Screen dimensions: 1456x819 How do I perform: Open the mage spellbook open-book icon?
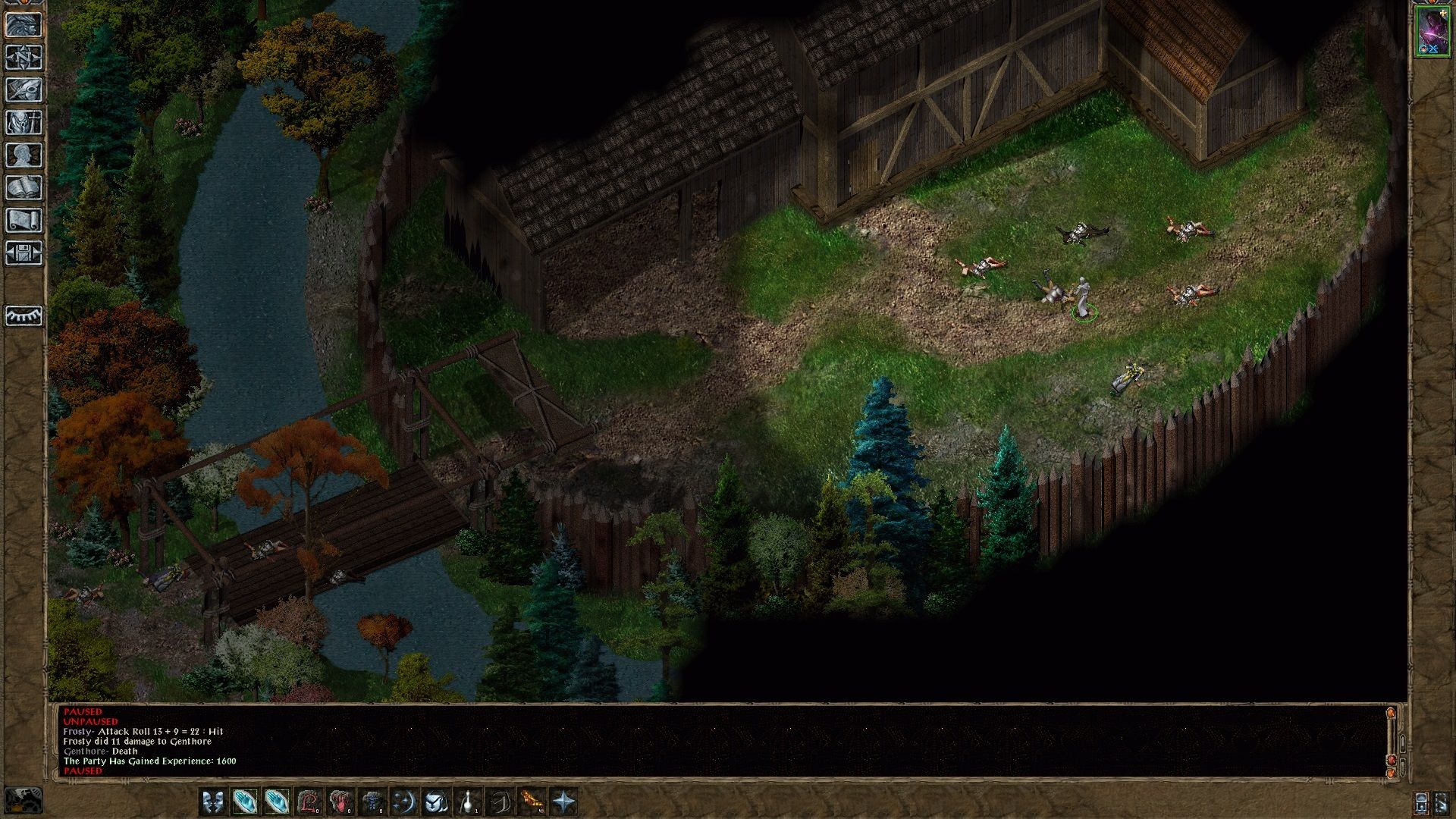coord(24,188)
